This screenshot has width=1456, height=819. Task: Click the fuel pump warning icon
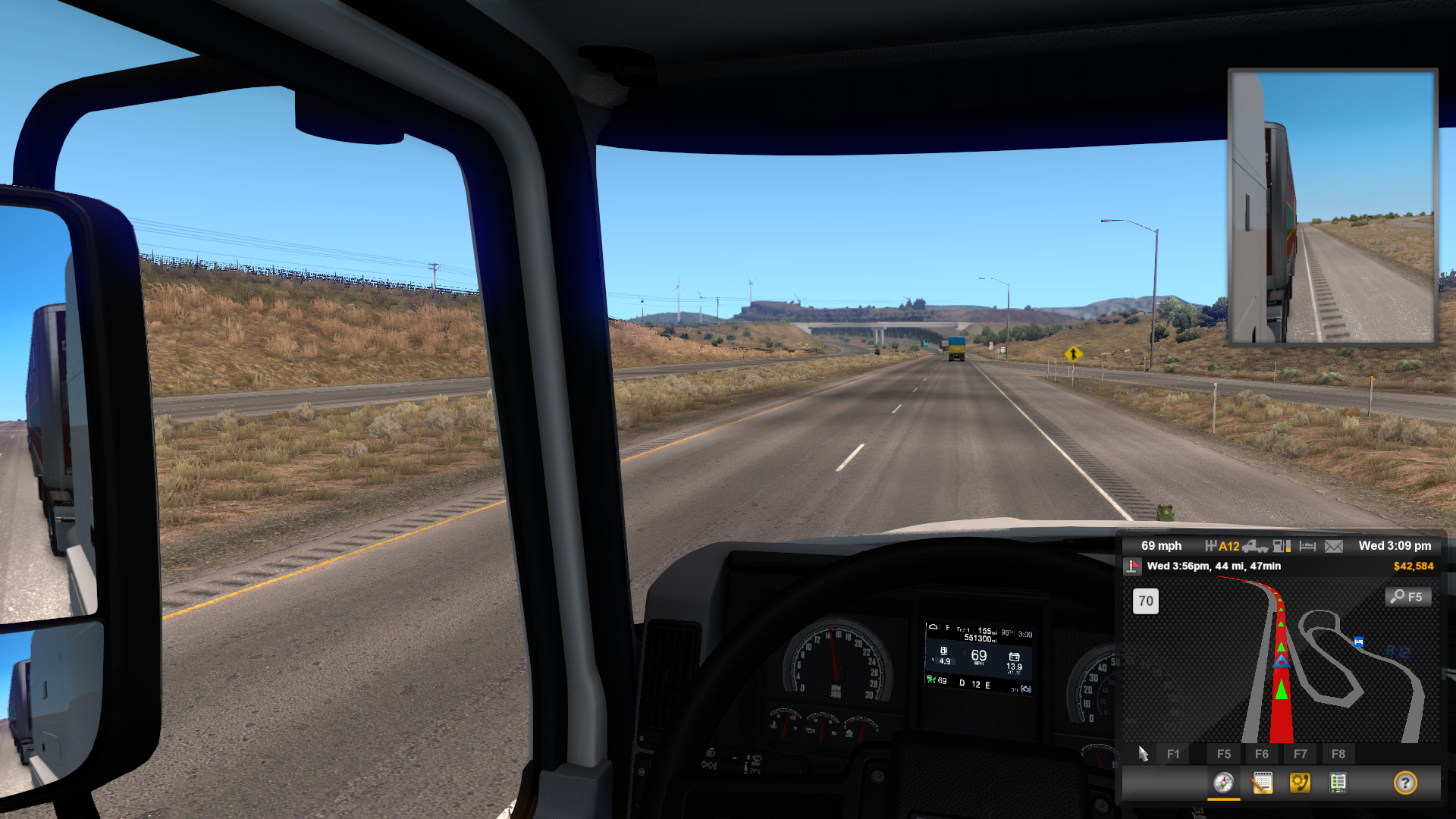point(1281,546)
